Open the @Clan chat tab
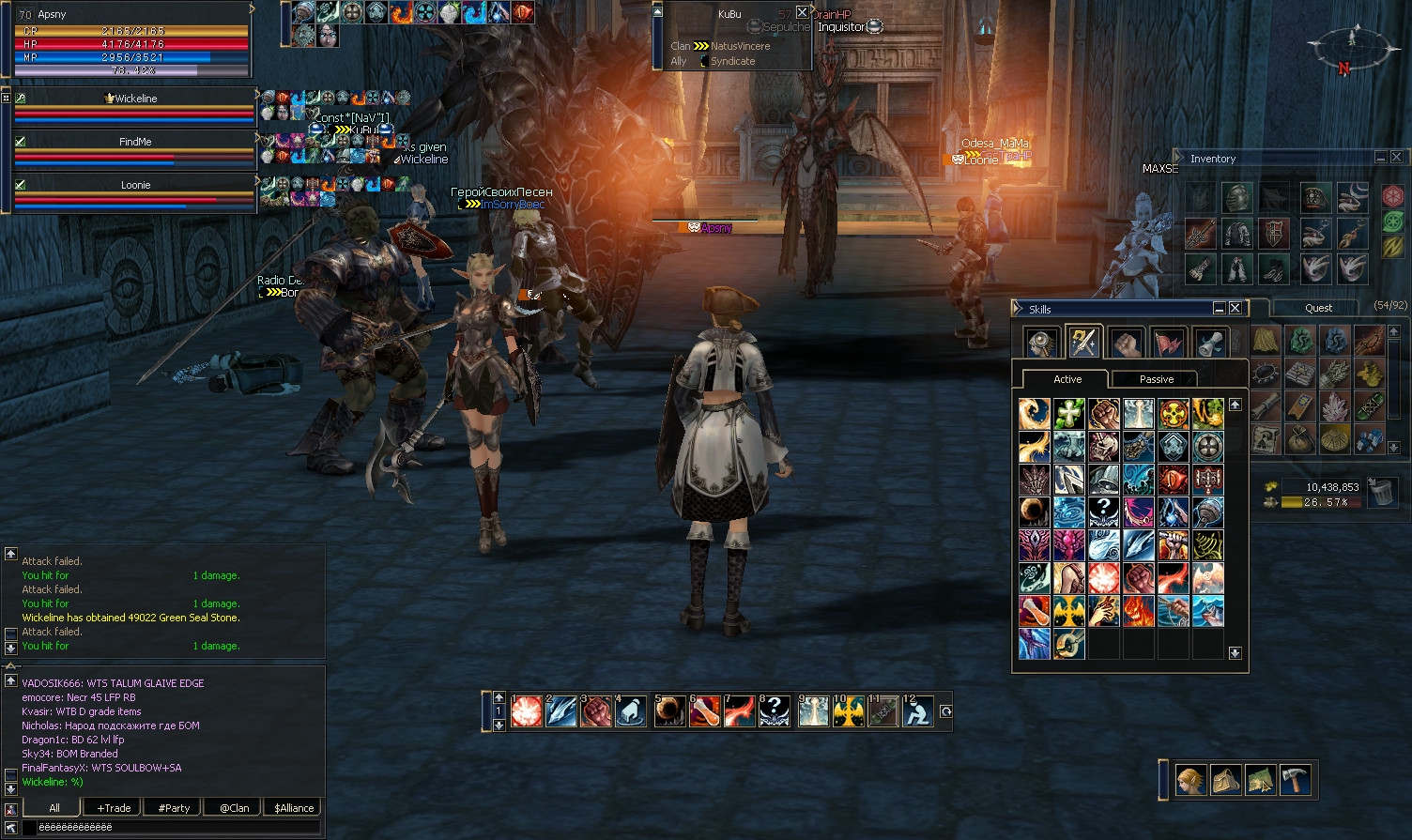Screen dimensions: 1412x840 click(234, 808)
